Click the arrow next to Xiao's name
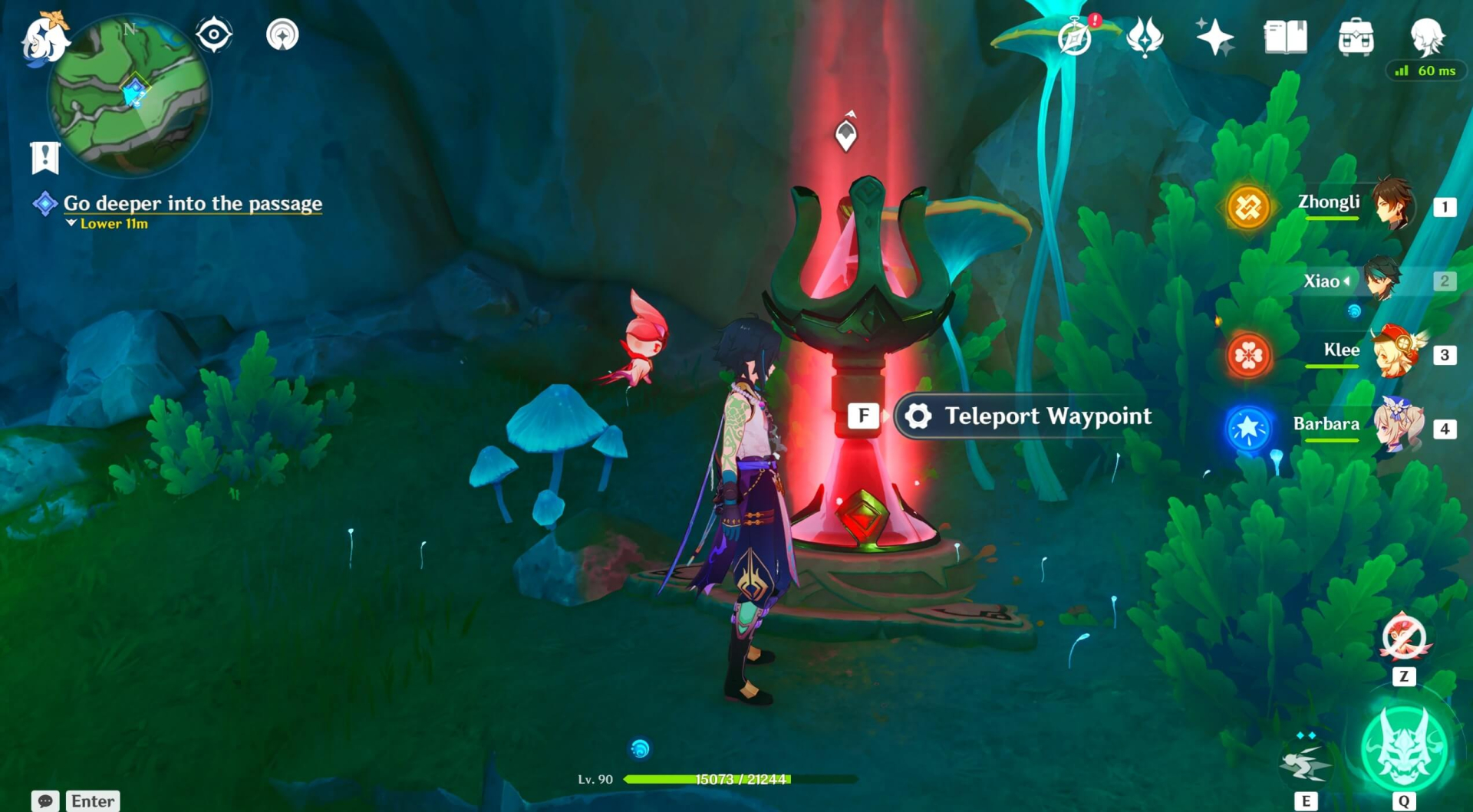This screenshot has height=812, width=1473. pos(1348,281)
